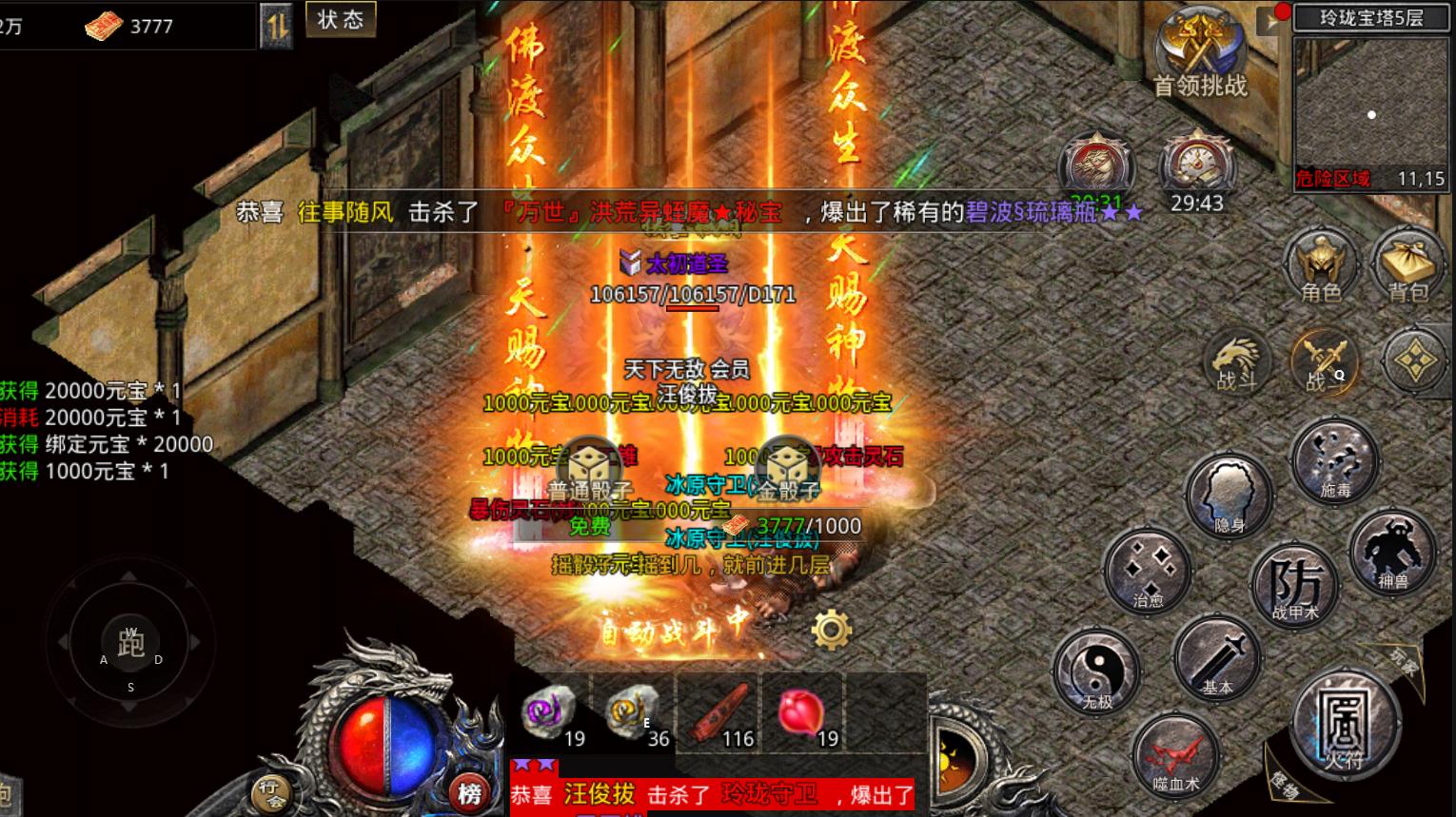Switch to the 状态 status tab

(341, 20)
